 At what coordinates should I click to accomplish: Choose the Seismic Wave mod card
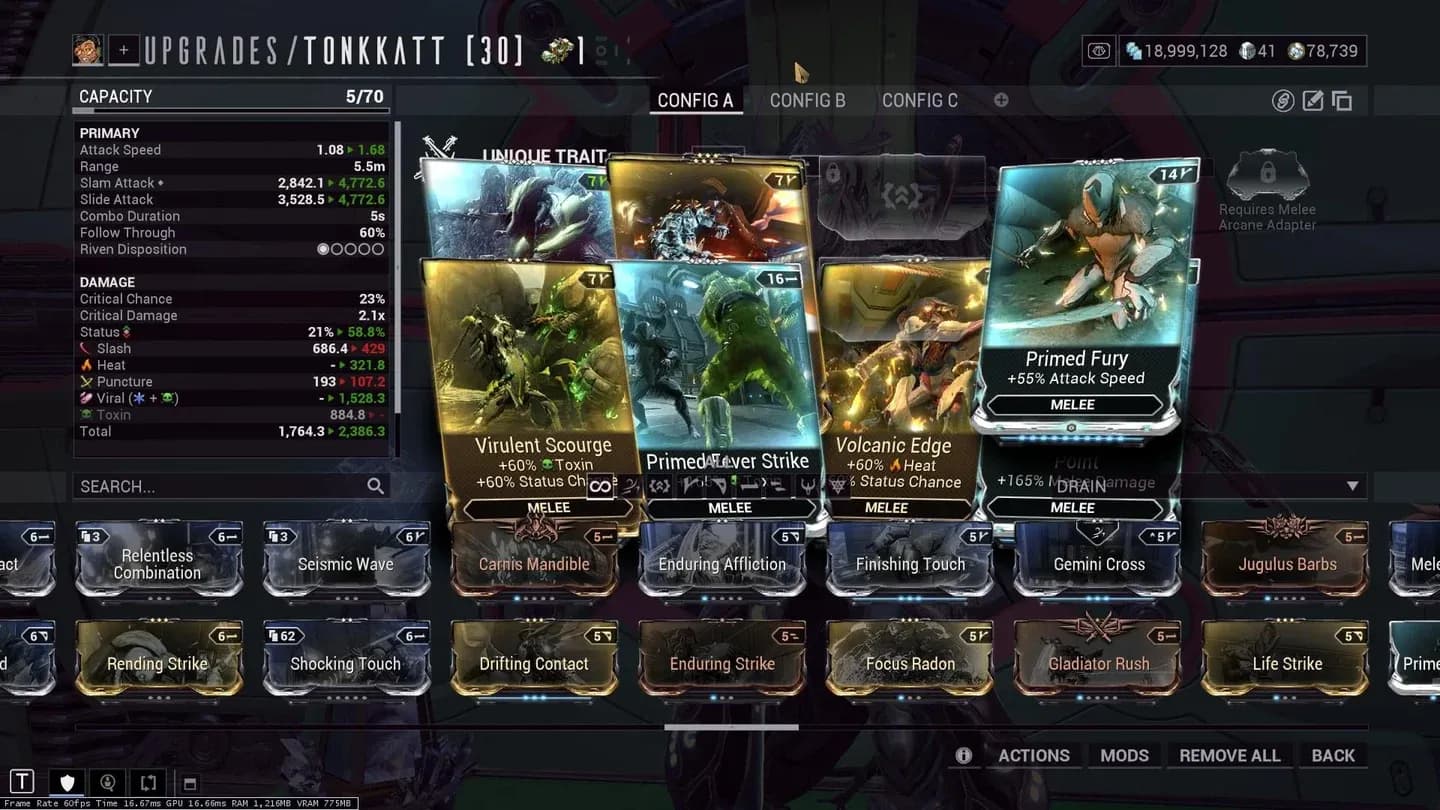pyautogui.click(x=345, y=564)
